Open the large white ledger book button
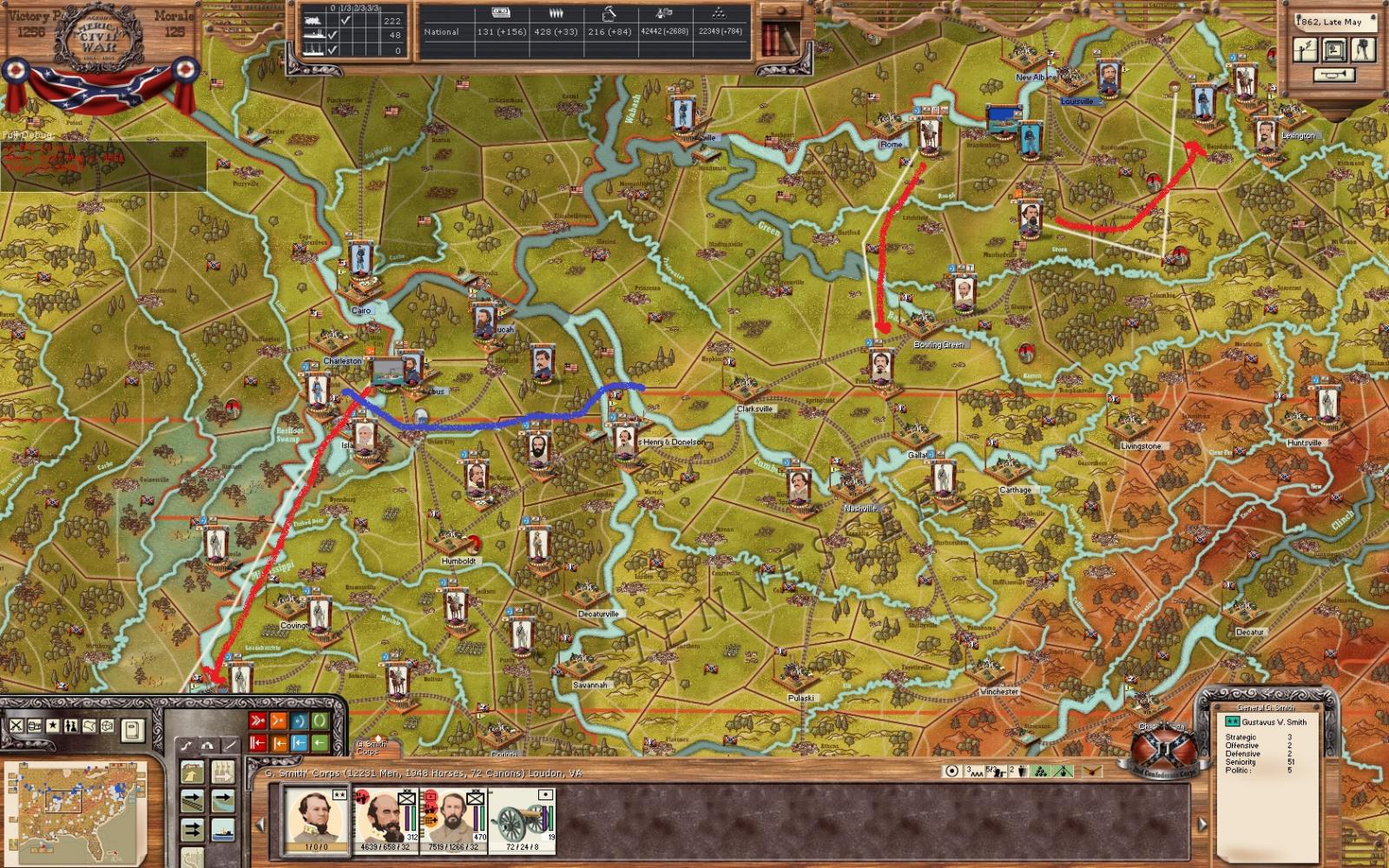This screenshot has height=868, width=1389. [134, 730]
